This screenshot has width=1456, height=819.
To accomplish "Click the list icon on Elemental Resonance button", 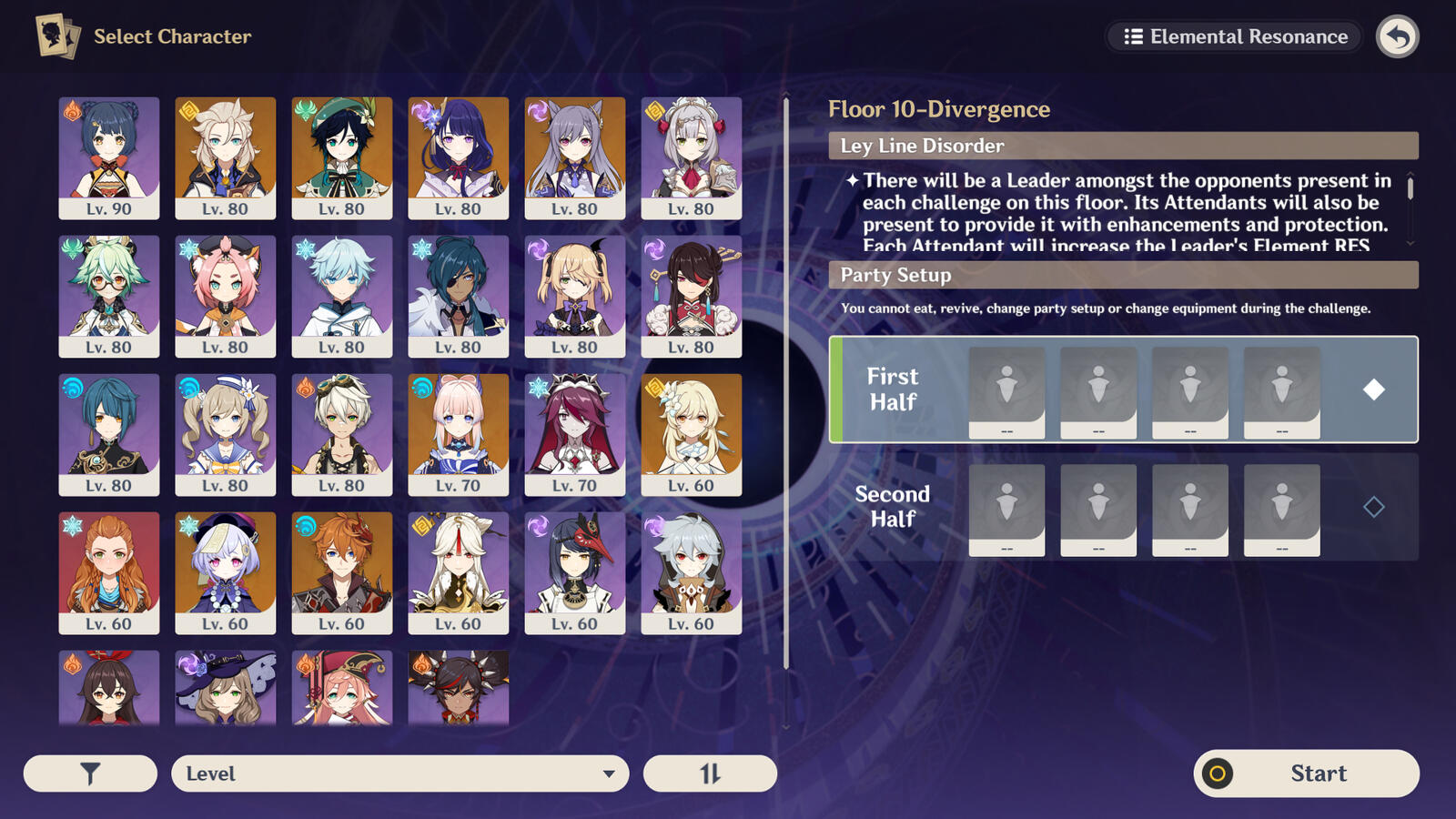I will pos(1133,36).
